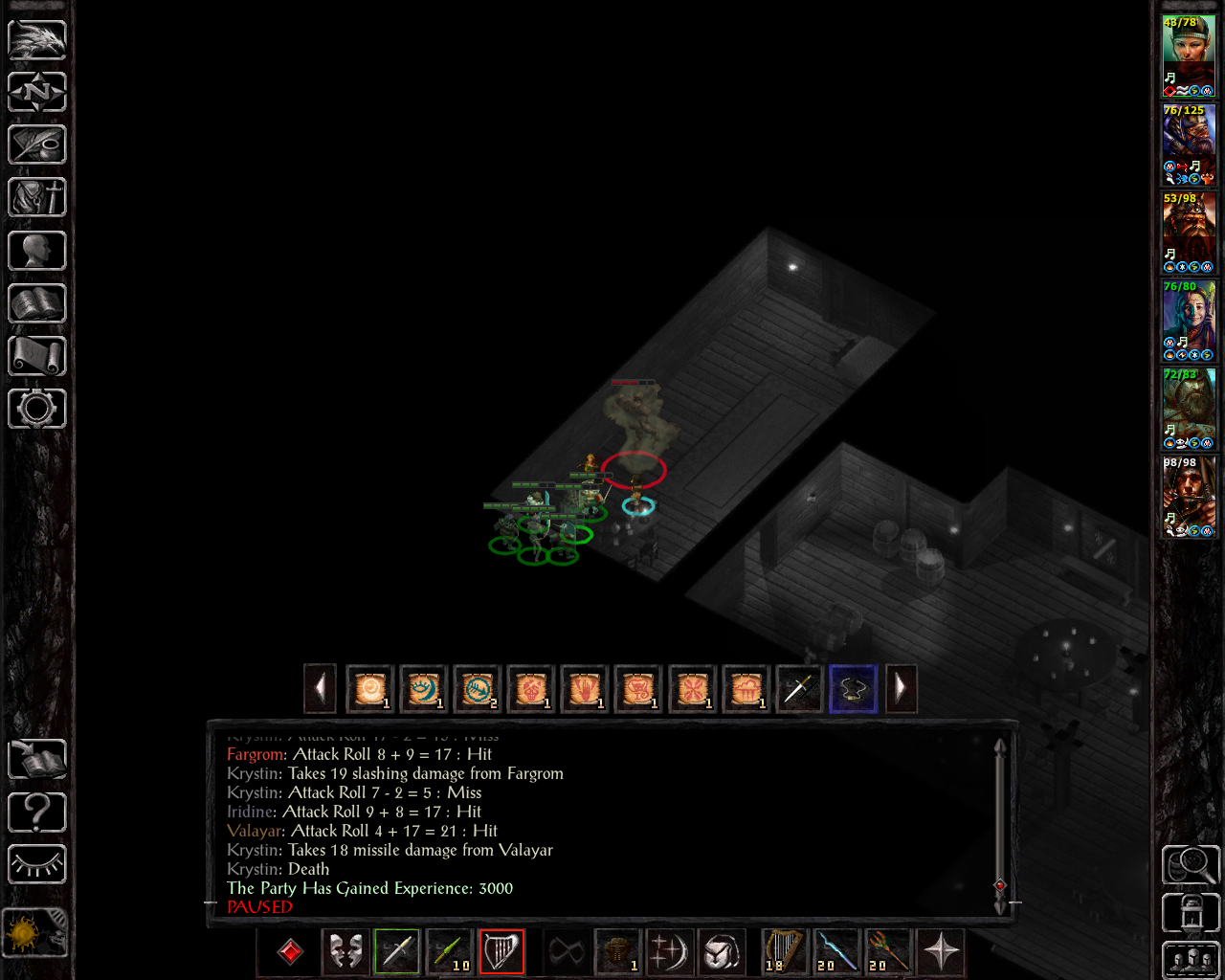Select the 98/98 archer portrait

click(1189, 496)
